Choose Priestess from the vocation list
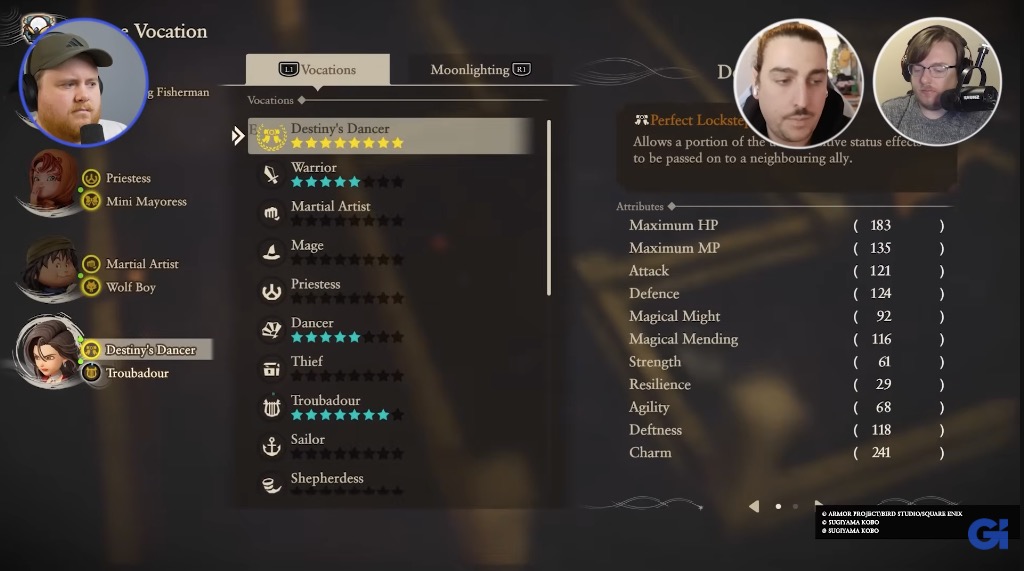This screenshot has height=571, width=1024. (390, 292)
